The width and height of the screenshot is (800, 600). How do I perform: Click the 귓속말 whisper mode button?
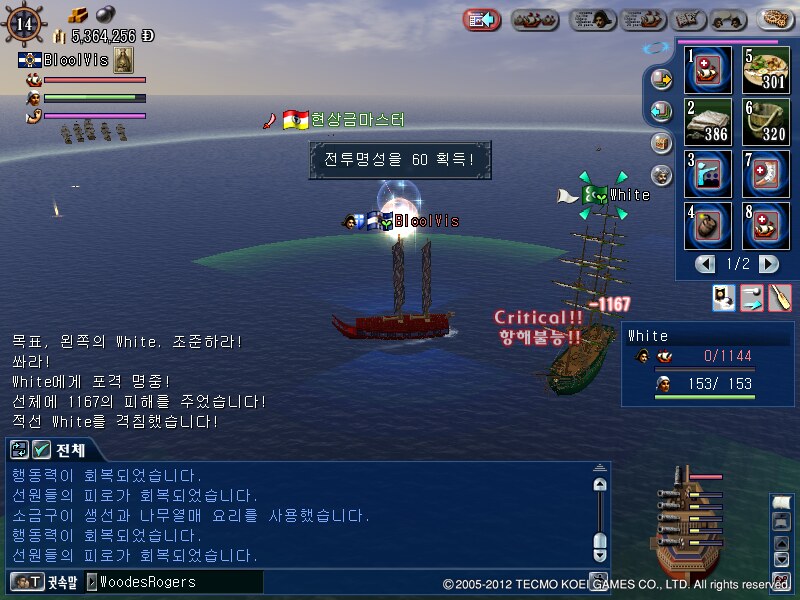pyautogui.click(x=42, y=581)
